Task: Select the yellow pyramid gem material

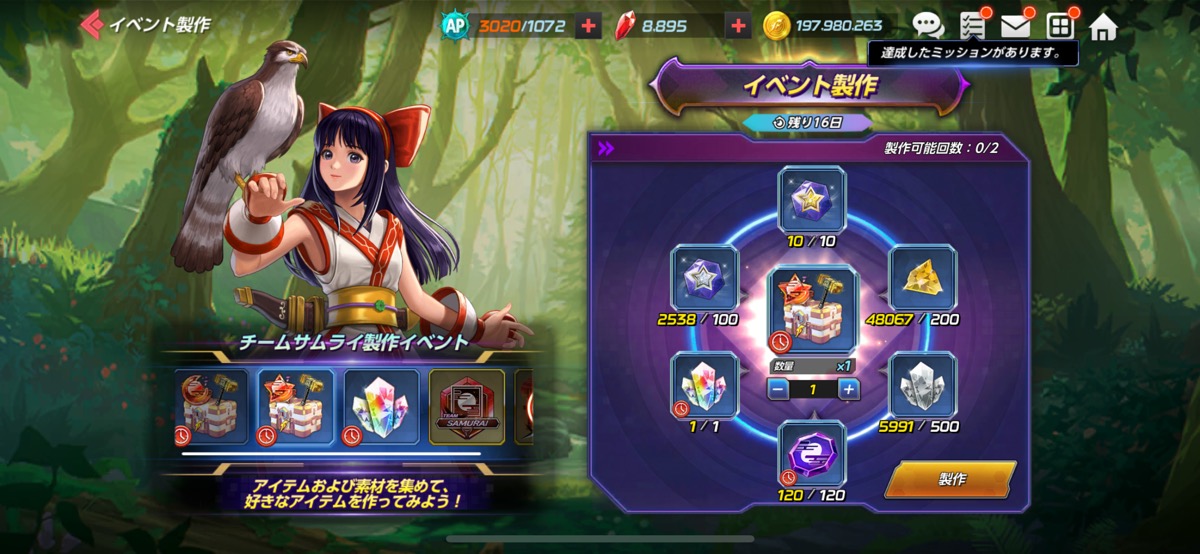Action: pyautogui.click(x=922, y=279)
